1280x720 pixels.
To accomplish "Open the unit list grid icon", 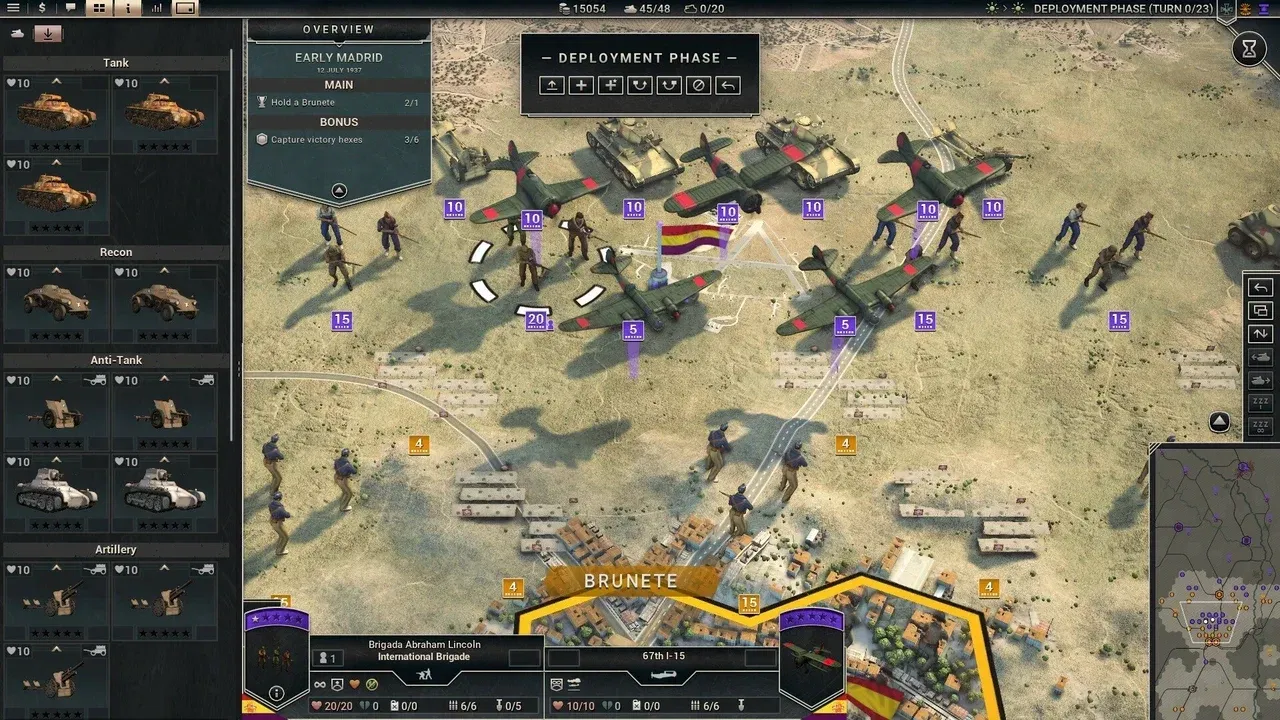I will point(98,8).
